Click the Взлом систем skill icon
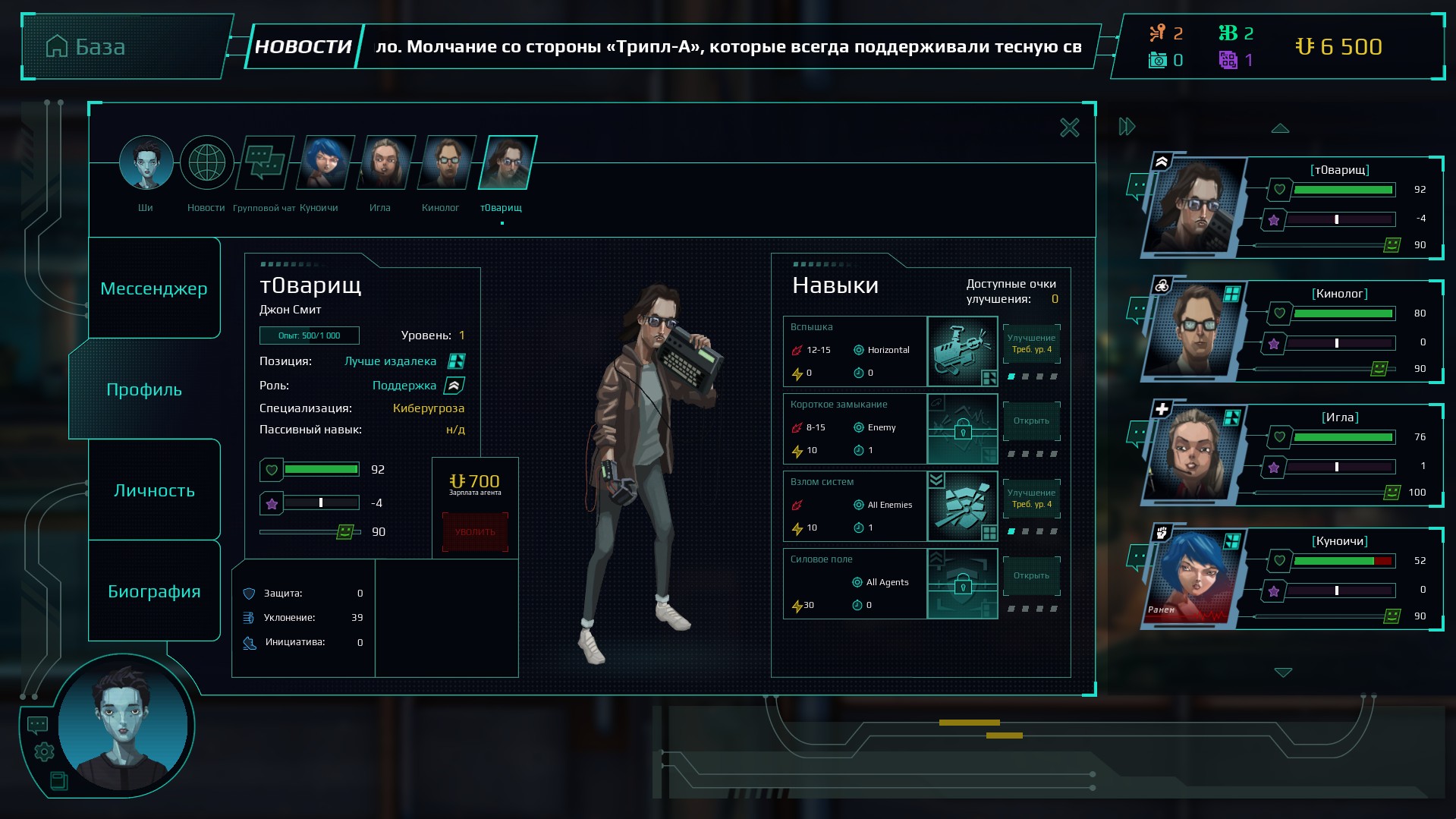Screen dimensions: 1456x819 962,506
